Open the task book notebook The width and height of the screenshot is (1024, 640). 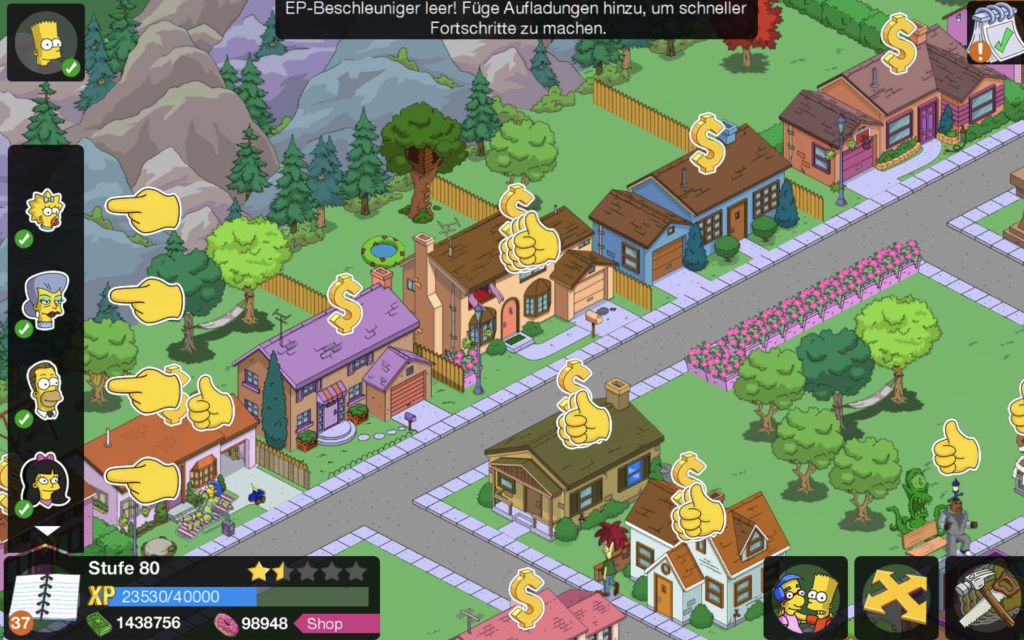click(x=42, y=598)
